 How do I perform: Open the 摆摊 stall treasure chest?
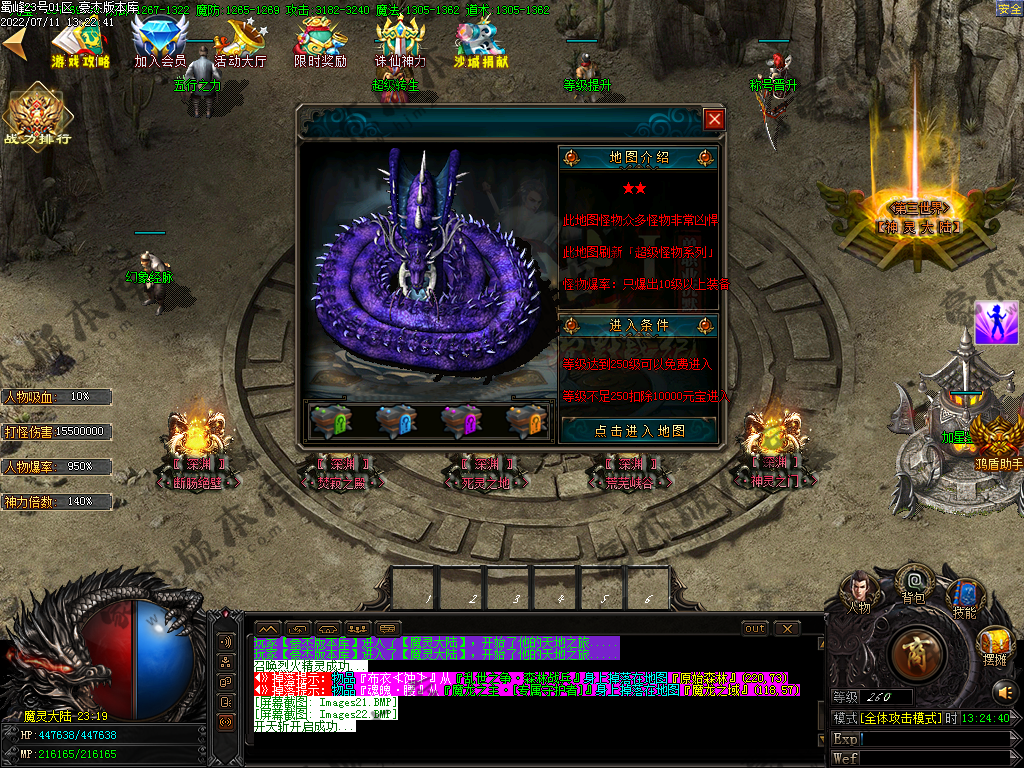pyautogui.click(x=994, y=642)
